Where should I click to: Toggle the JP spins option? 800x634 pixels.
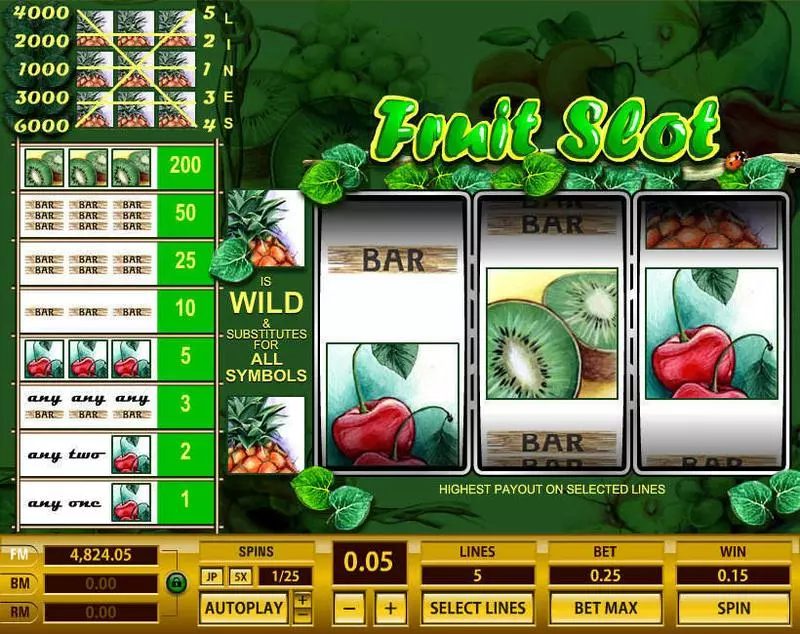[x=212, y=577]
